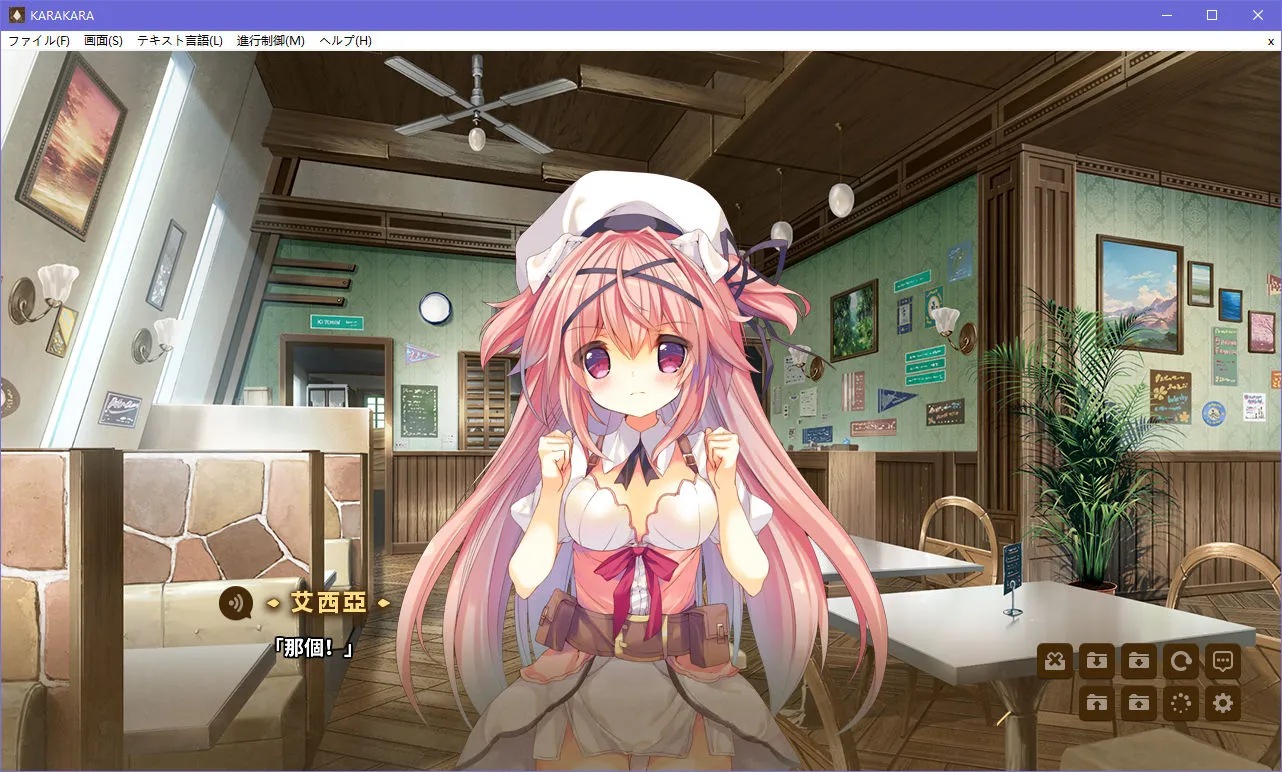This screenshot has height=772, width=1282.
Task: Expand the 進行制御(M) menu
Action: click(268, 40)
